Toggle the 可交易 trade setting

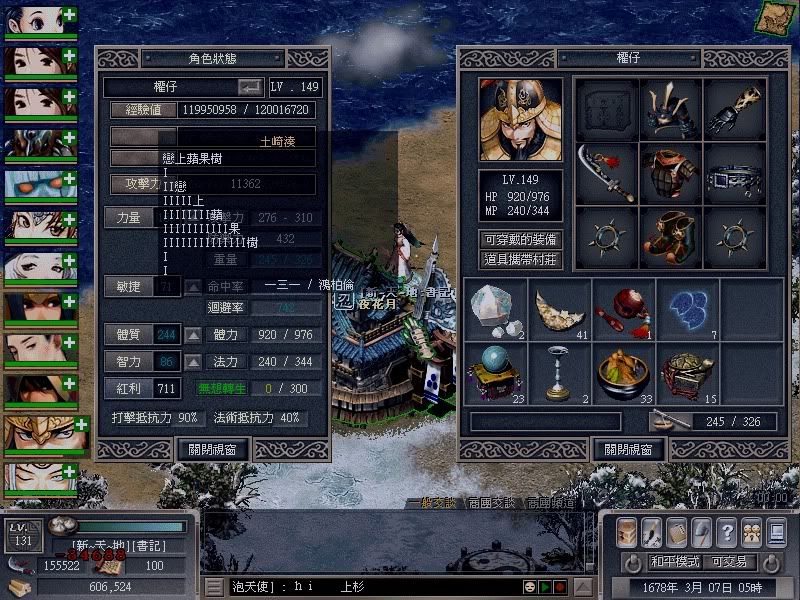[x=728, y=562]
